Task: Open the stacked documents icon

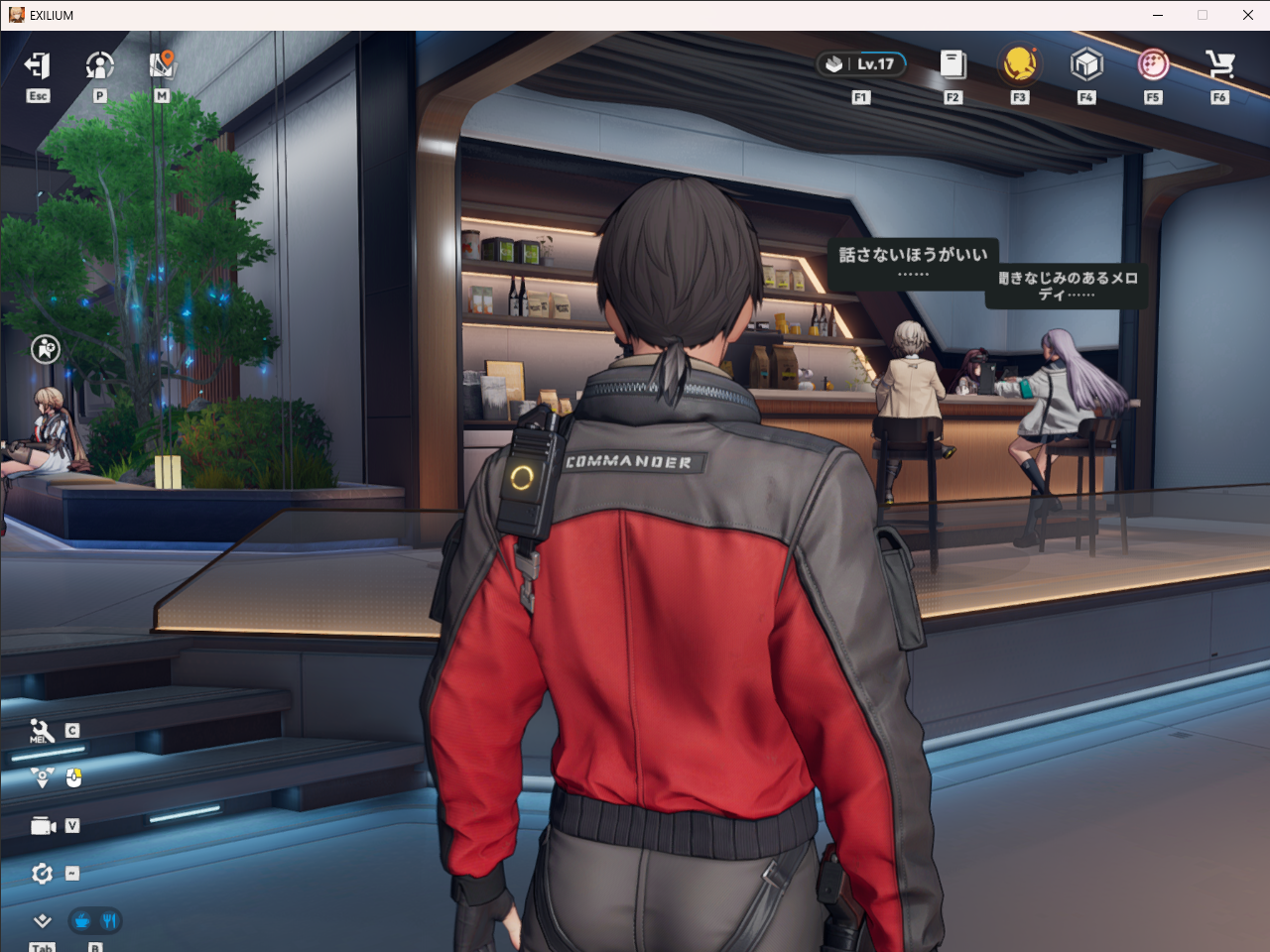Action: point(952,64)
